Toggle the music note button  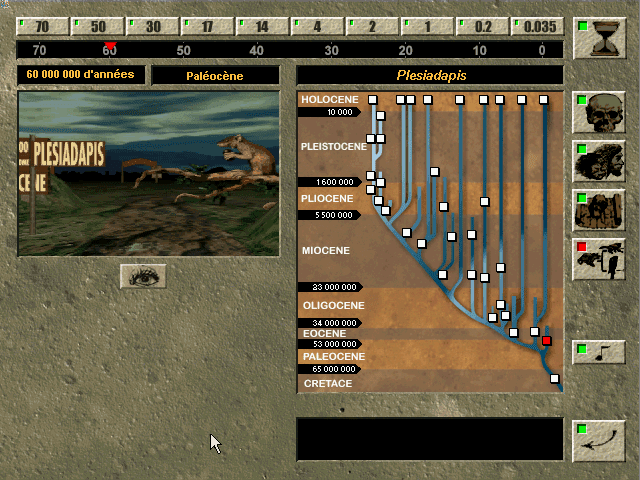(599, 352)
